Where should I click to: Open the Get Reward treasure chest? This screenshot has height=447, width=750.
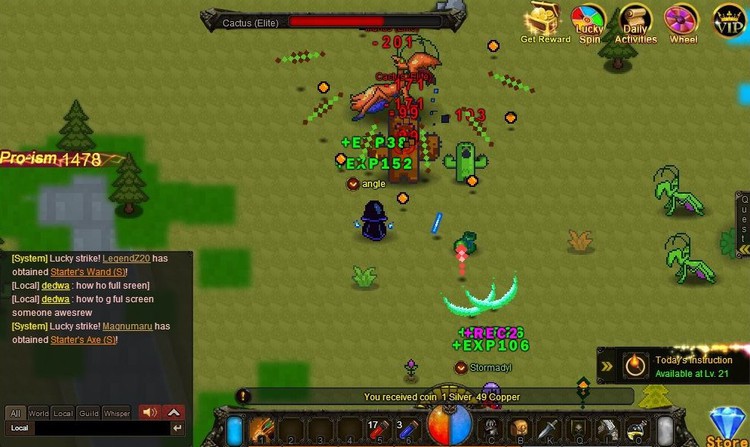click(545, 22)
